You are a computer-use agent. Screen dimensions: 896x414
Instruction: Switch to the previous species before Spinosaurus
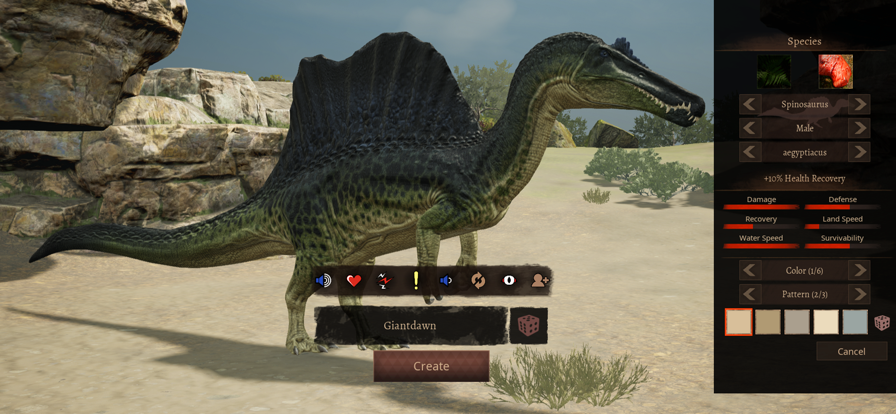point(749,104)
